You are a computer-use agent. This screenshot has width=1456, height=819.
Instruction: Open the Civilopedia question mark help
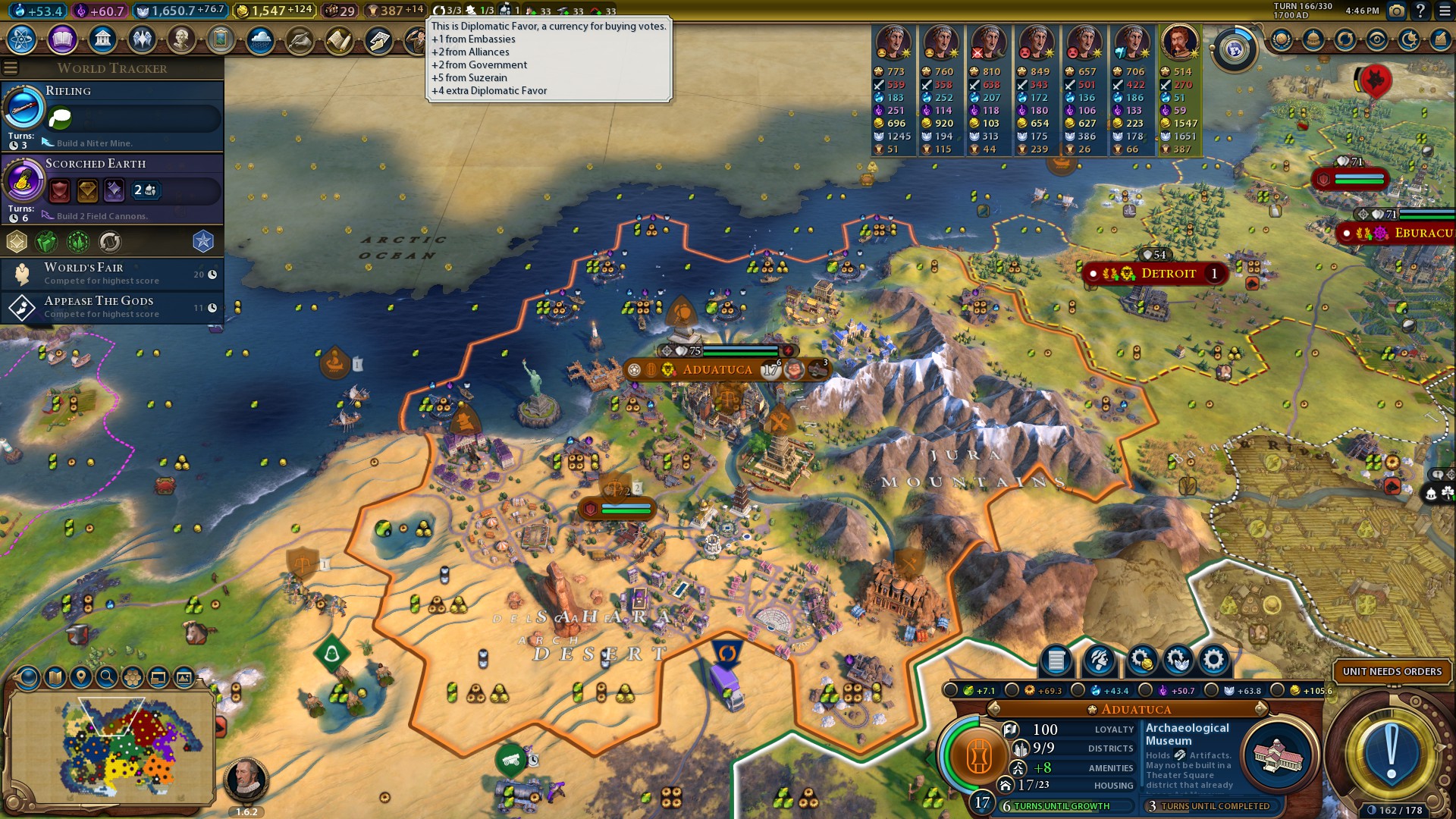[x=1420, y=11]
